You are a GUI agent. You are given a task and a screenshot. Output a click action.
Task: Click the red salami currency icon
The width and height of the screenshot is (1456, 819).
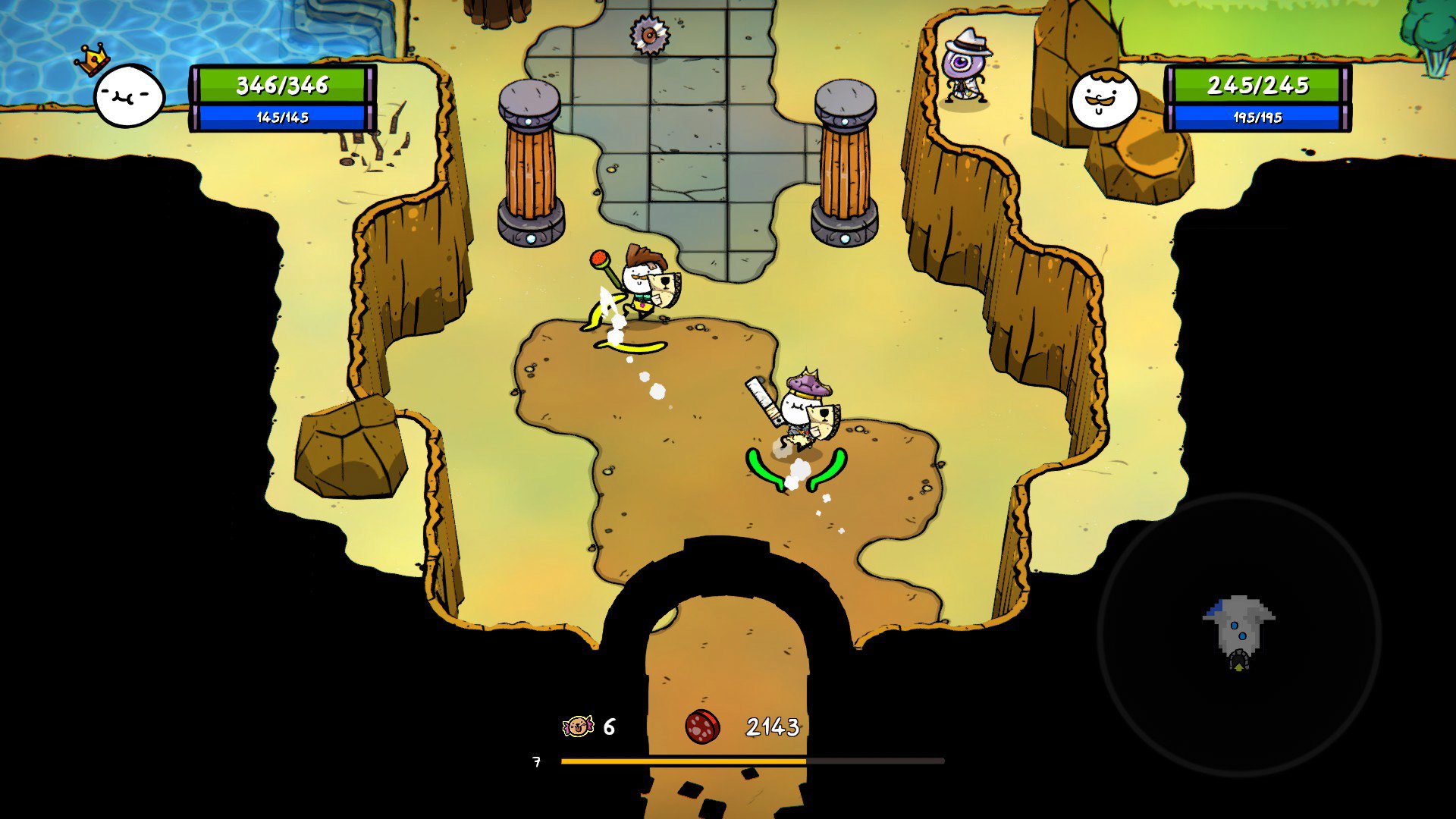pos(702,726)
